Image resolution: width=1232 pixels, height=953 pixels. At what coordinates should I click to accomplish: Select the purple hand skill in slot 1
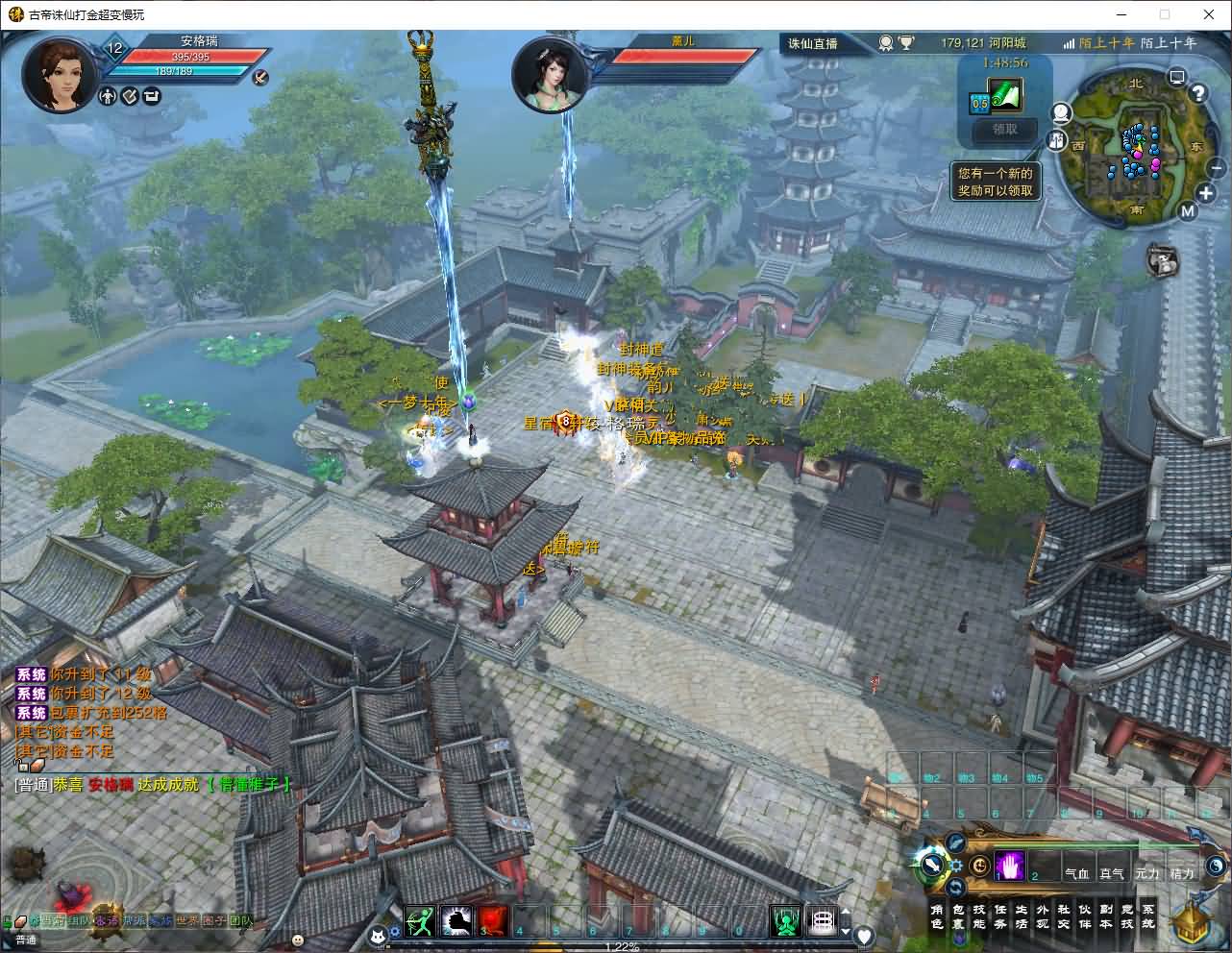click(x=1011, y=866)
